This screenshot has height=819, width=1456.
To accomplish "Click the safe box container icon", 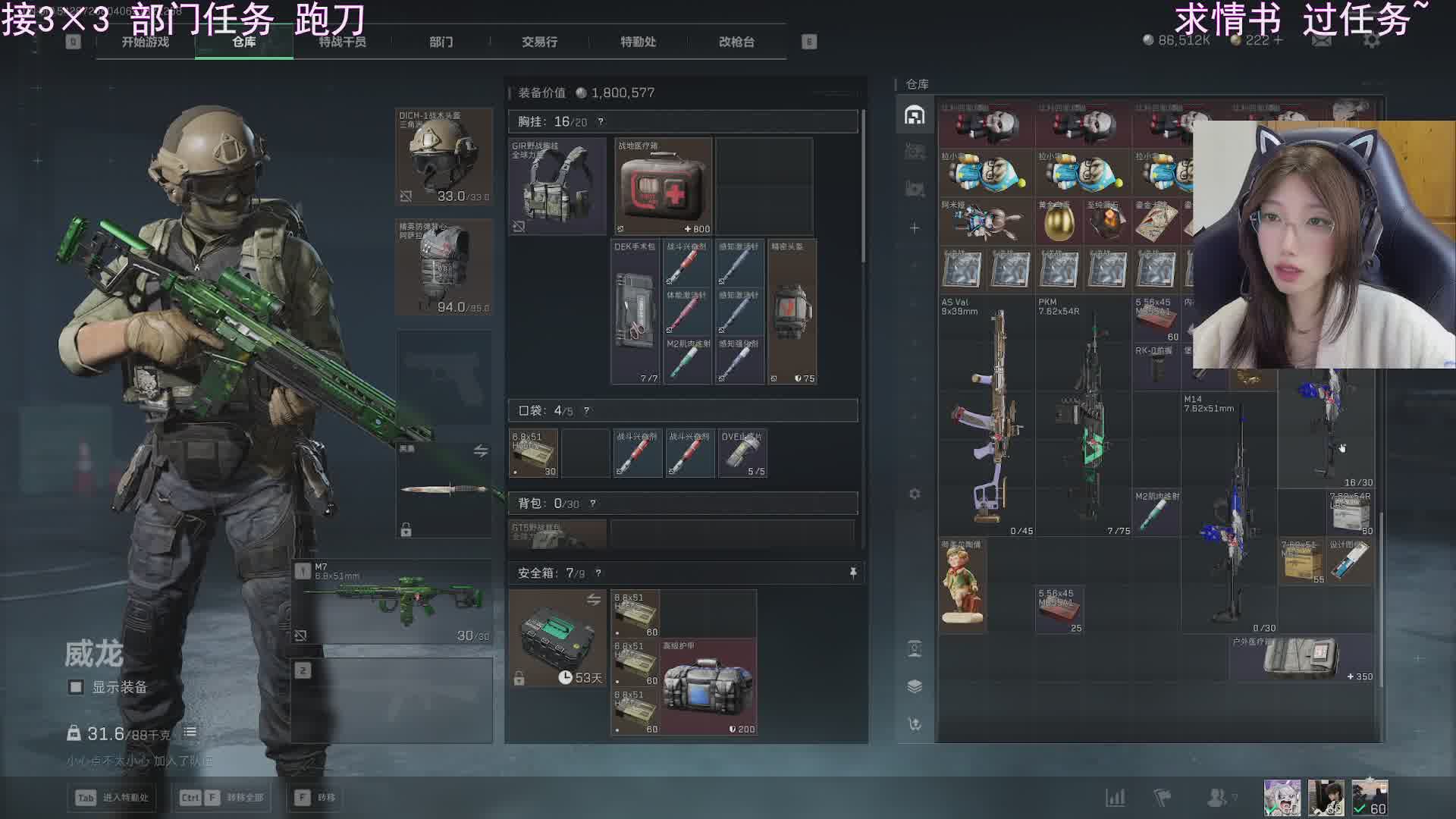I will pyautogui.click(x=557, y=639).
